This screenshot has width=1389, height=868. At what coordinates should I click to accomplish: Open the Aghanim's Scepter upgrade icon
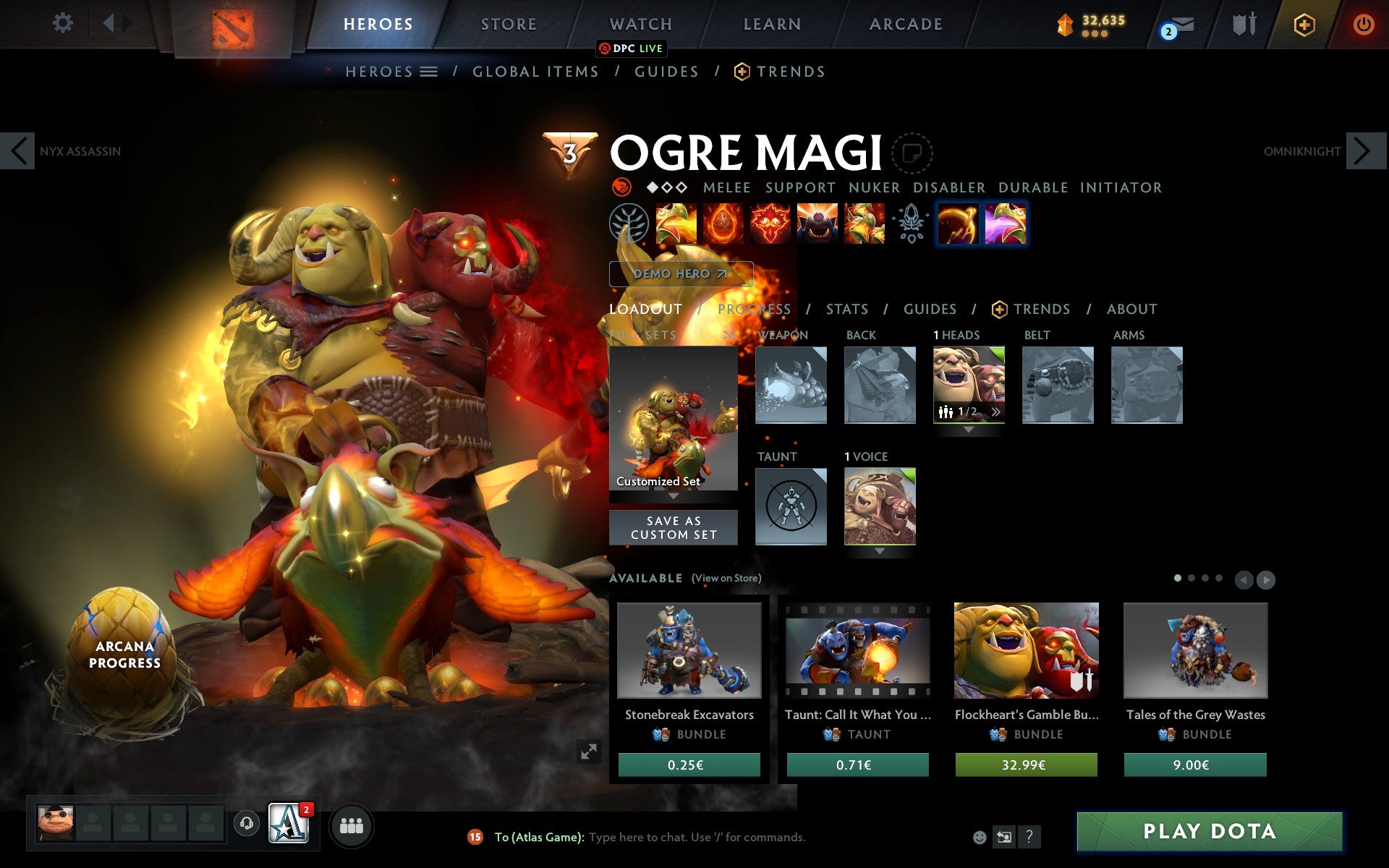coord(912,224)
